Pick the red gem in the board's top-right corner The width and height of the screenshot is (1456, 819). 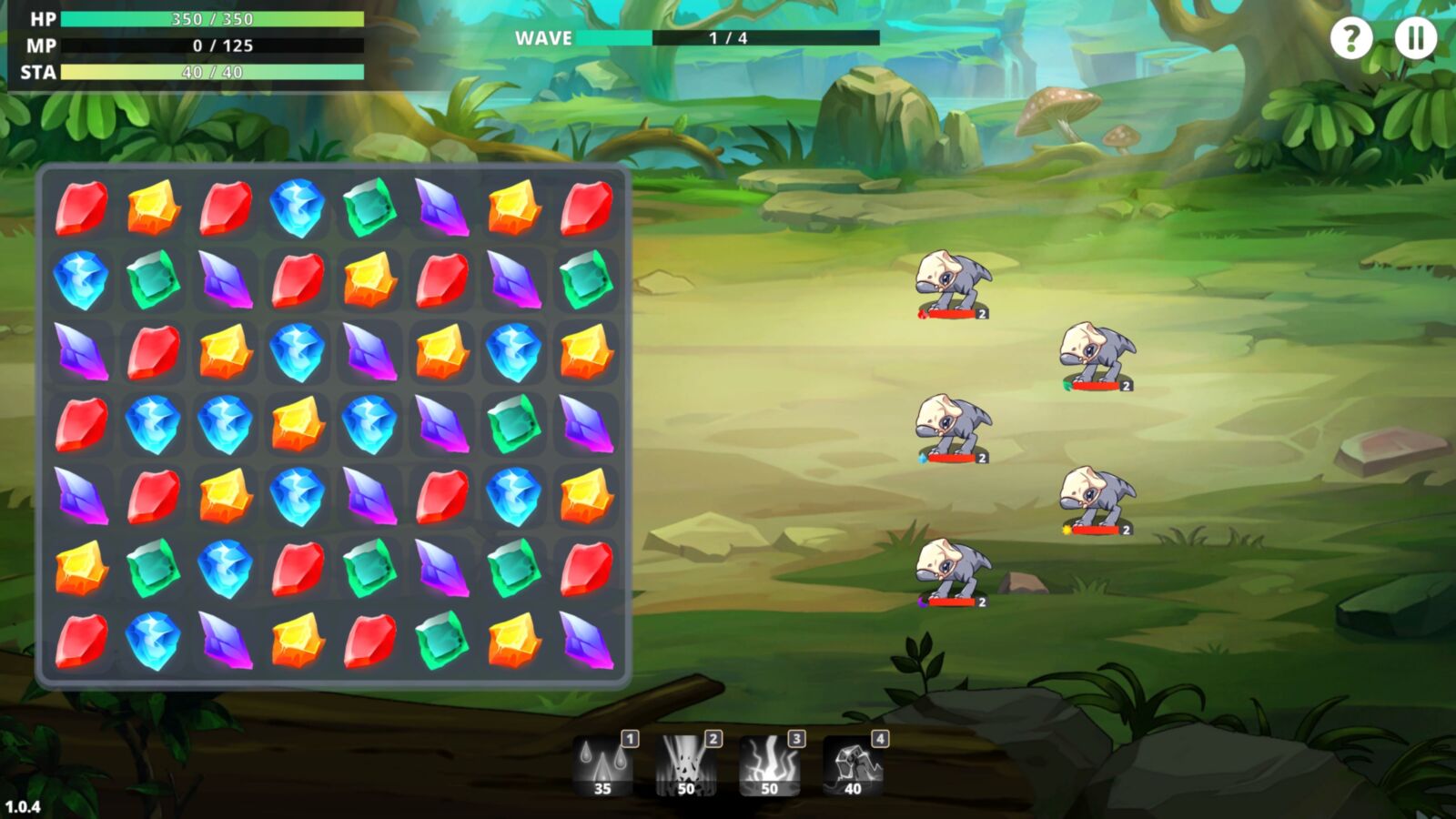pos(587,207)
